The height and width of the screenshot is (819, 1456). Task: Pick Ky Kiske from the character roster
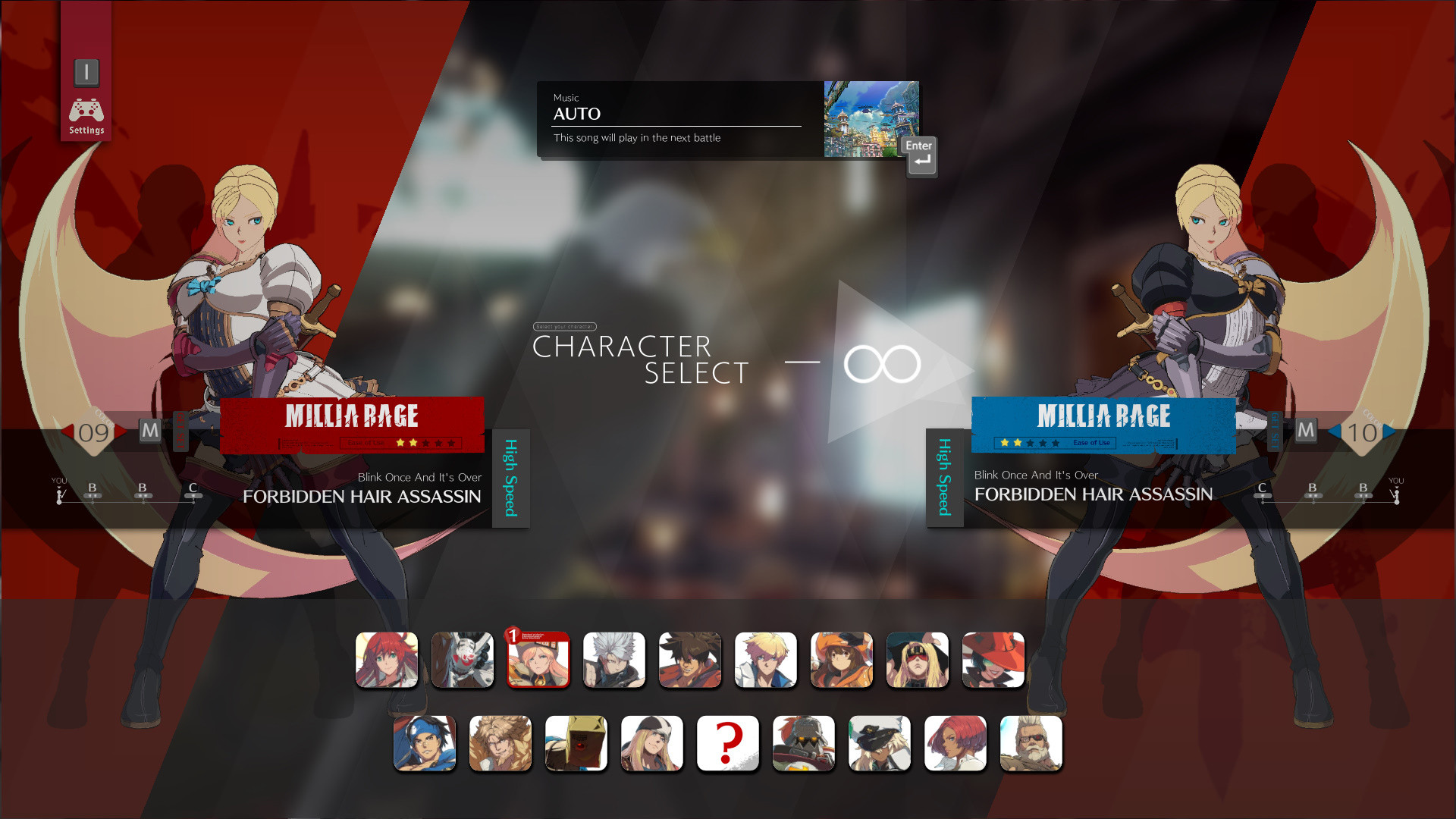[766, 660]
